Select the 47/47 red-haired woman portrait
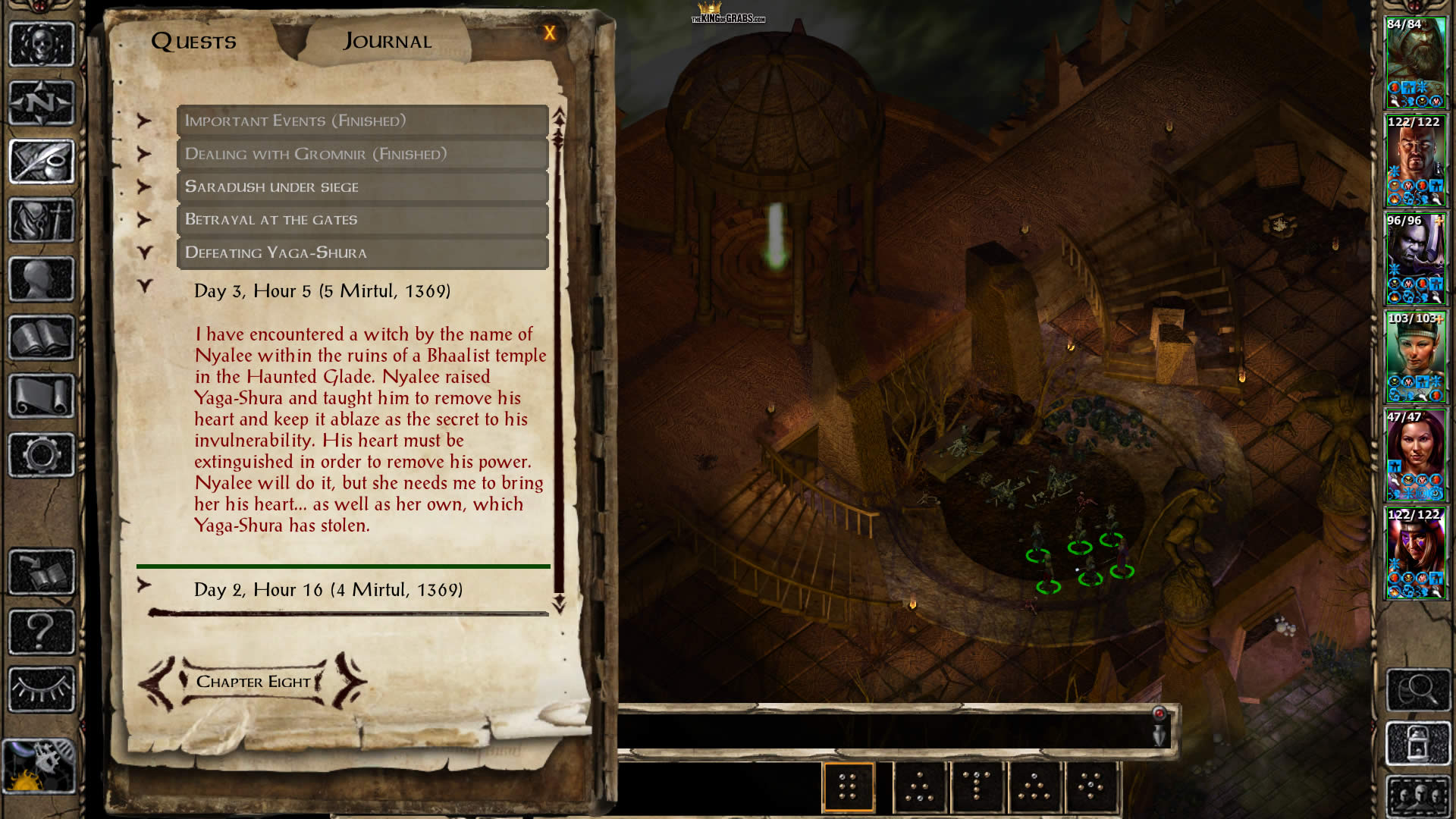The width and height of the screenshot is (1456, 819). tap(1415, 456)
